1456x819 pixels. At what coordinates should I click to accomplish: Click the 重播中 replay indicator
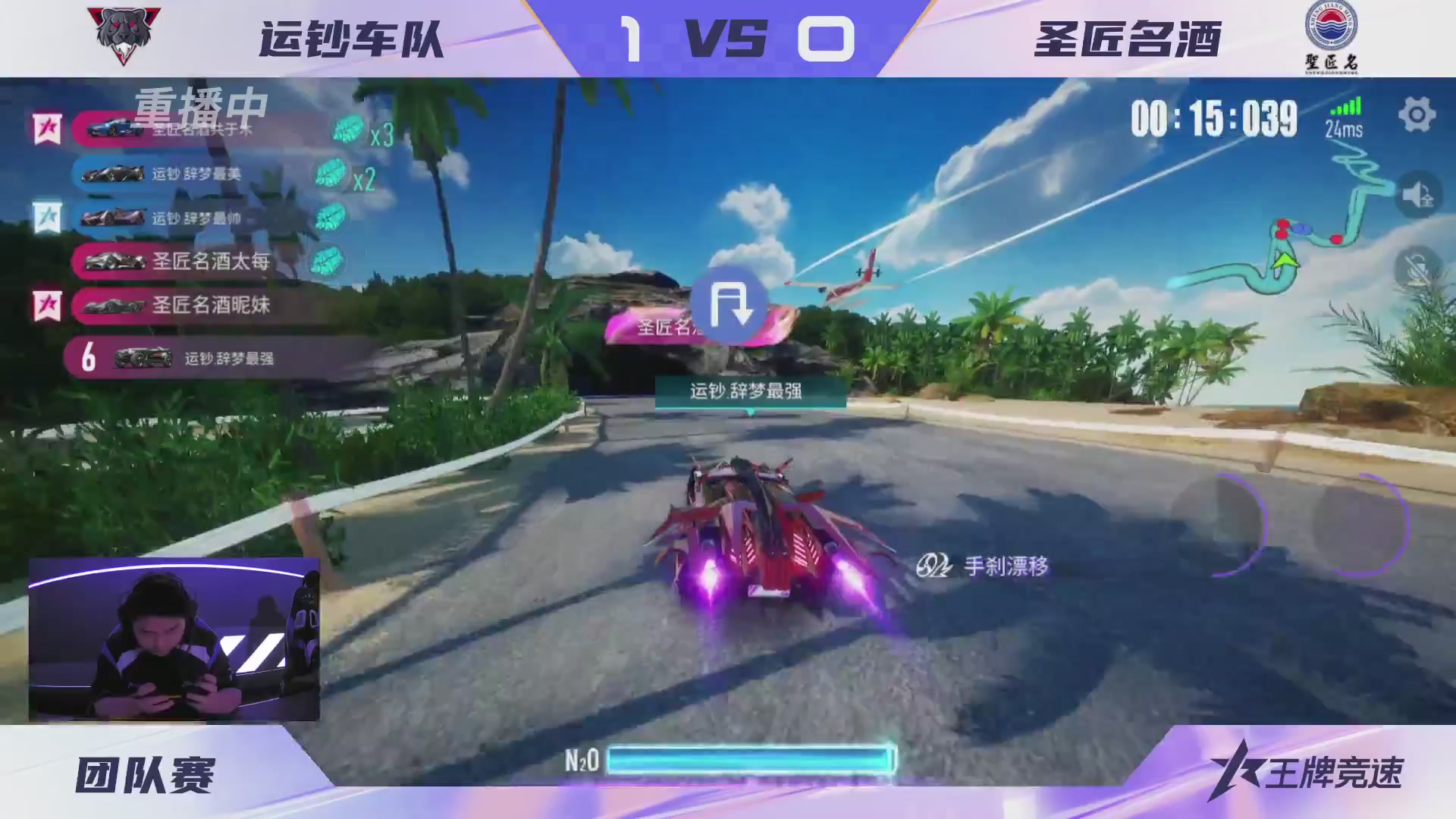pos(199,108)
